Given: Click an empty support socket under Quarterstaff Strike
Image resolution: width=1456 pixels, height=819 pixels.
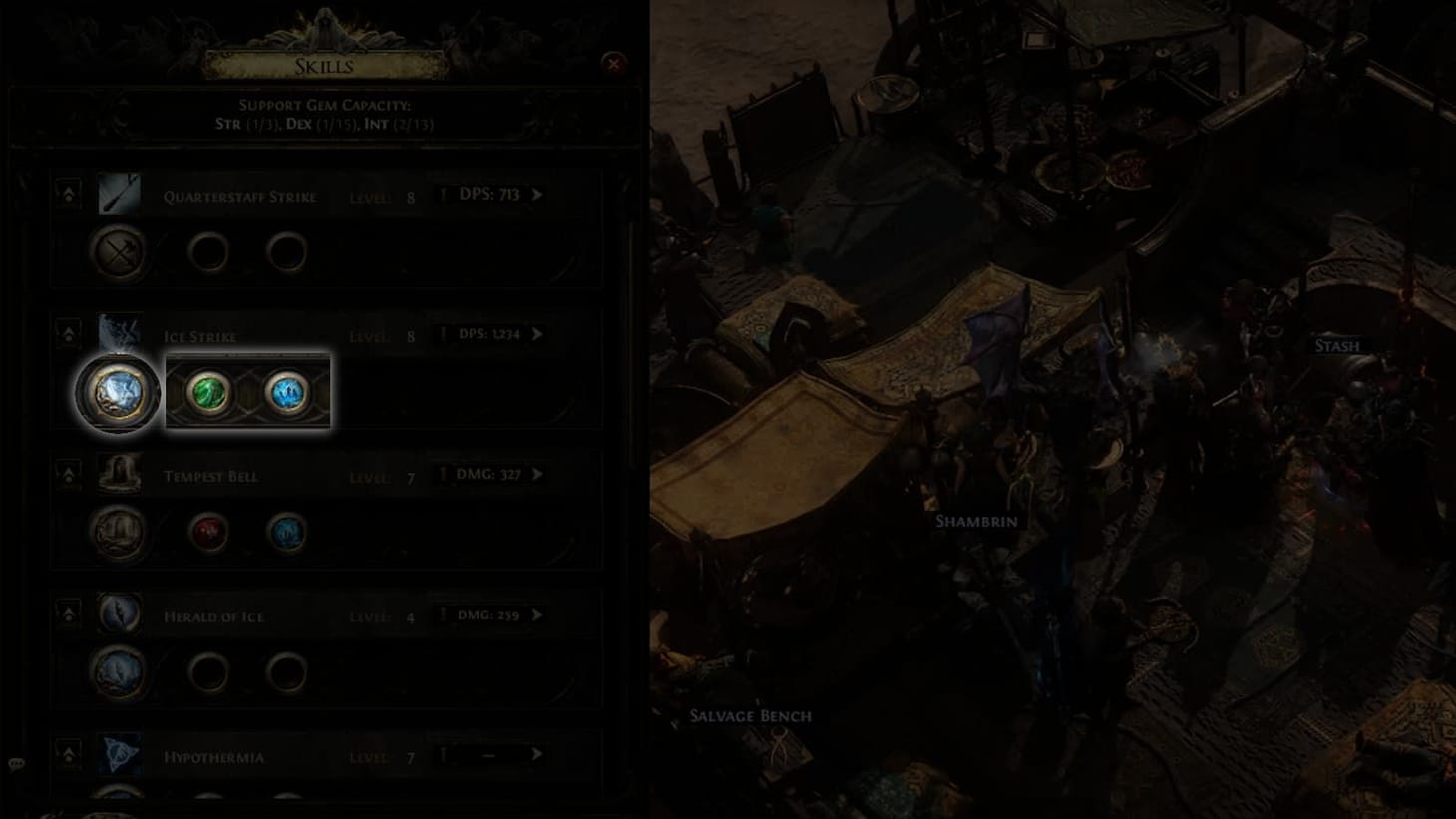Looking at the screenshot, I should tap(209, 252).
